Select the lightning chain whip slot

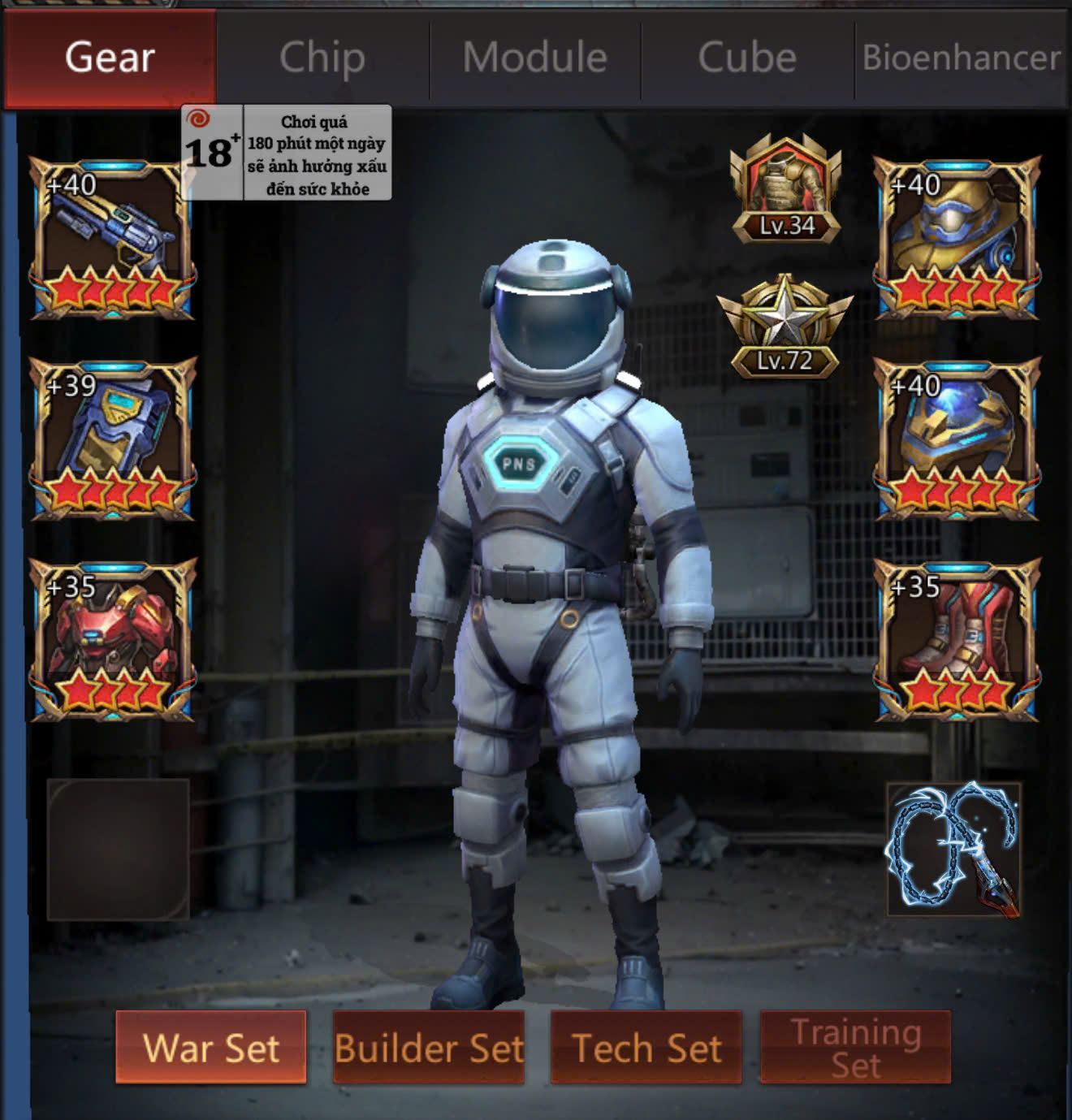954,850
